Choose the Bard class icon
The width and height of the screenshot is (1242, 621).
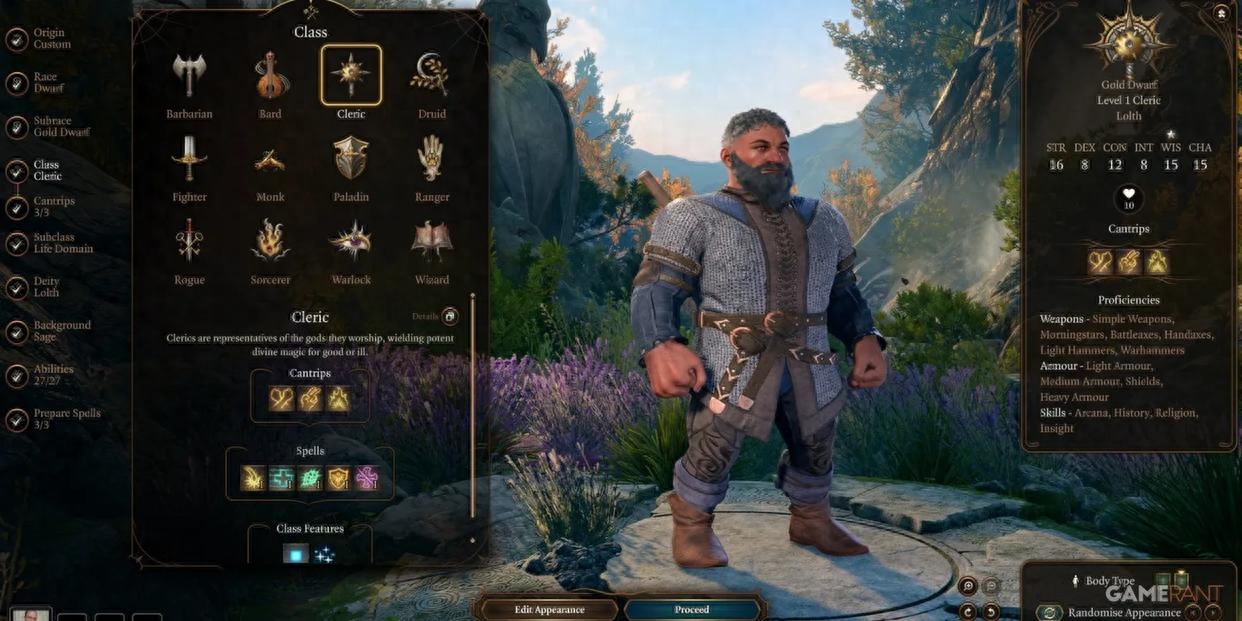coord(270,77)
